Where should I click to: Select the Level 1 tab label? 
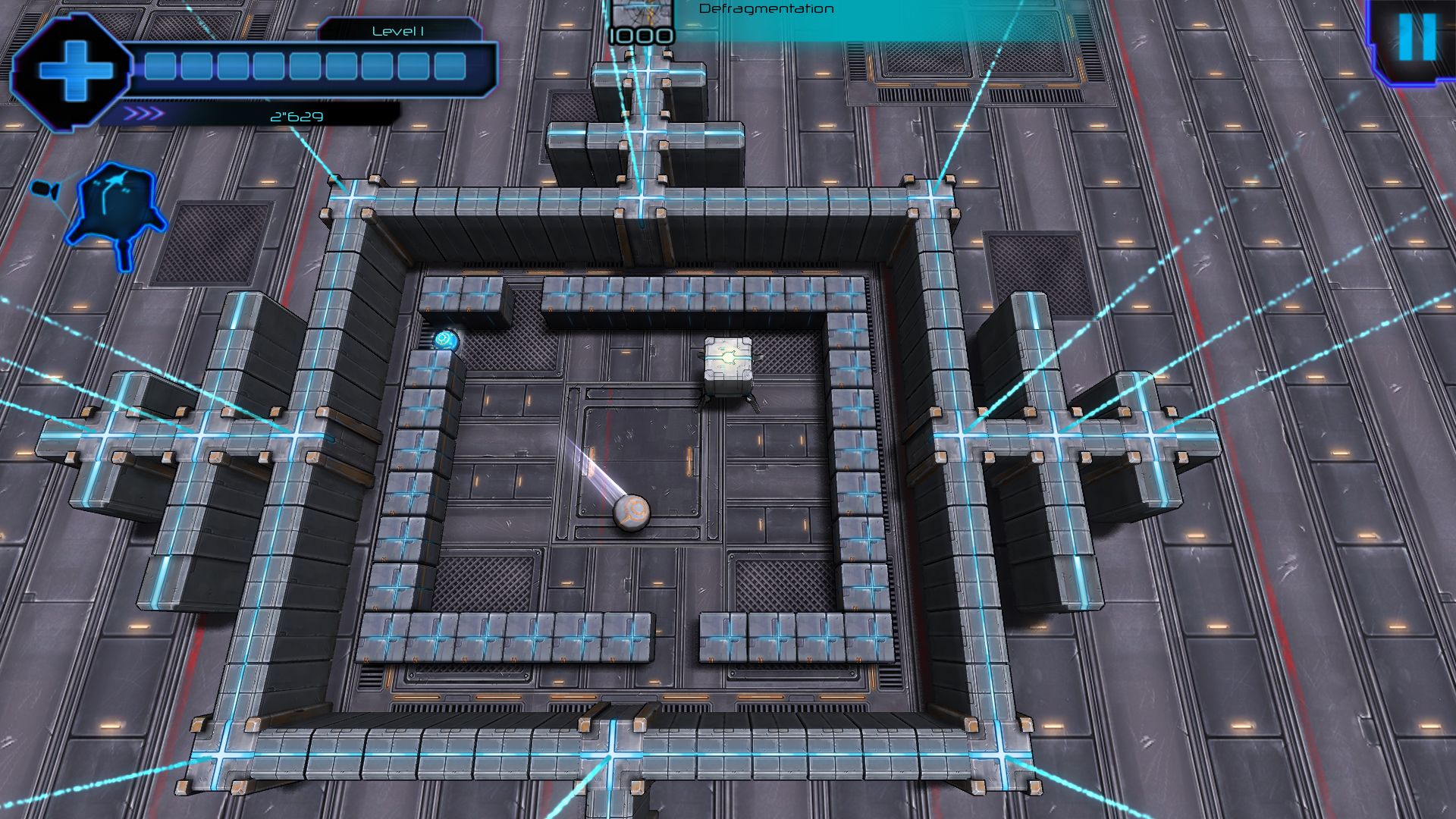click(398, 32)
